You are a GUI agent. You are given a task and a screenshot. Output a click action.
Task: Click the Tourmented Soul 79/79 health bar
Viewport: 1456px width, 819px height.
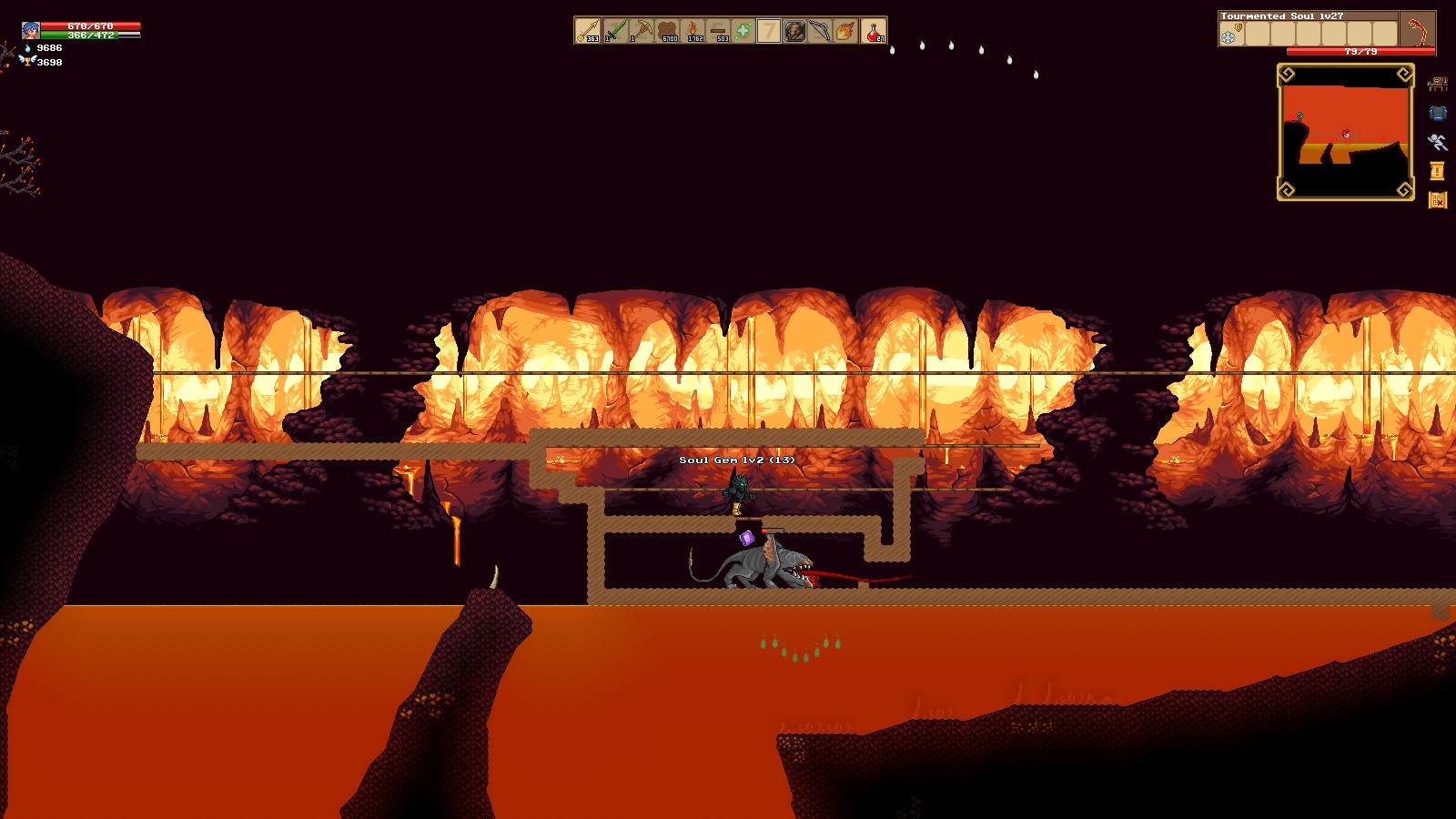(x=1360, y=51)
